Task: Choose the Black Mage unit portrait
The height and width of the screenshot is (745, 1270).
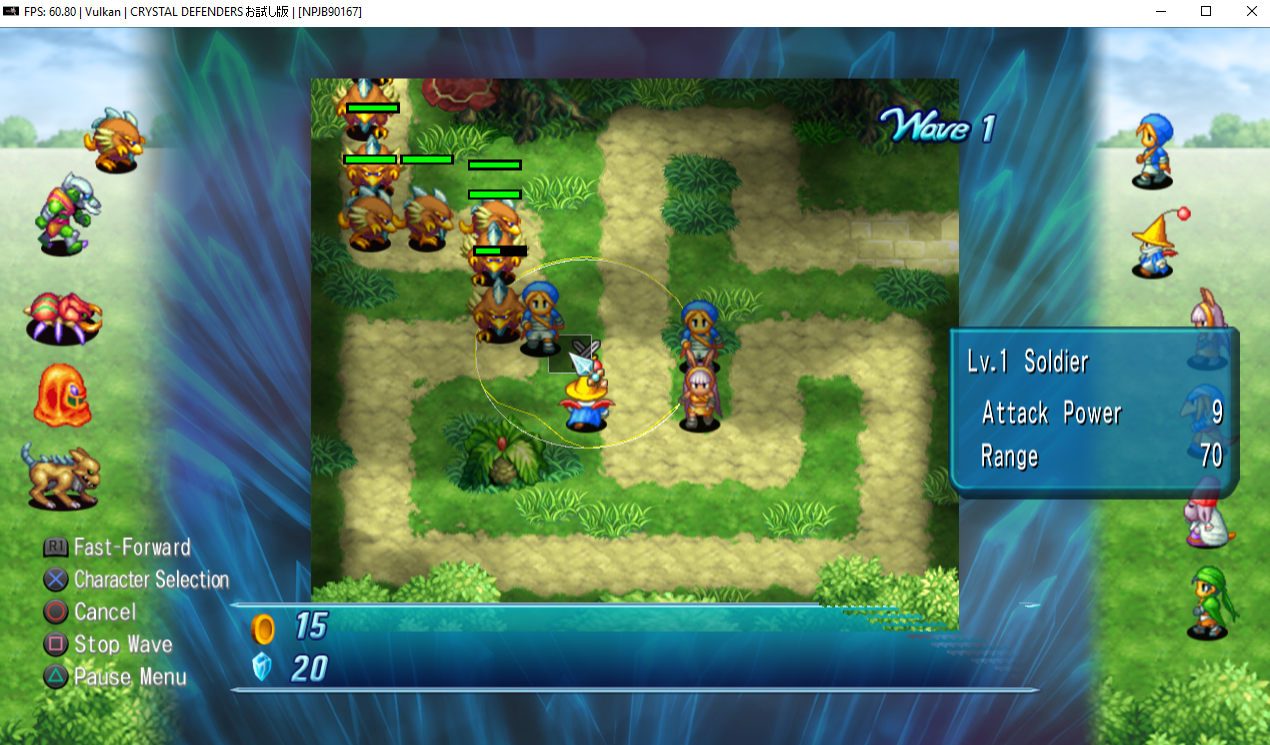Action: (1153, 244)
